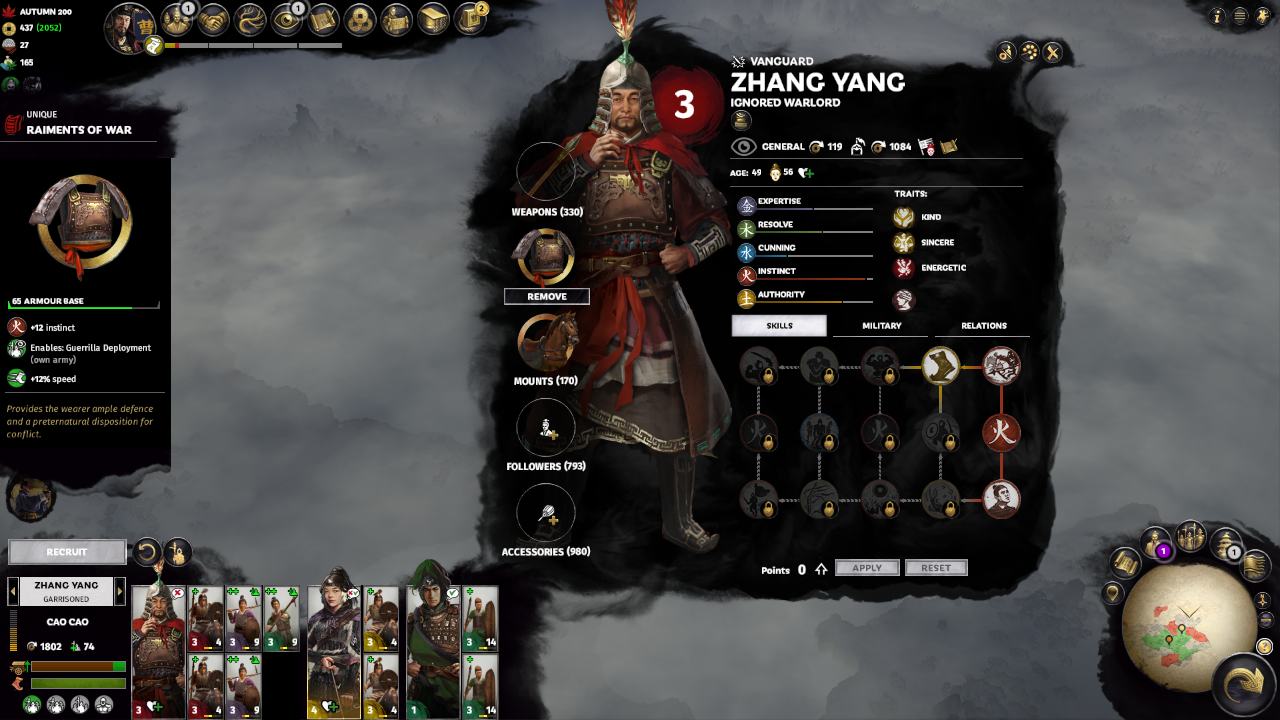Switch to the Relations tab
This screenshot has width=1280, height=720.
(x=983, y=326)
